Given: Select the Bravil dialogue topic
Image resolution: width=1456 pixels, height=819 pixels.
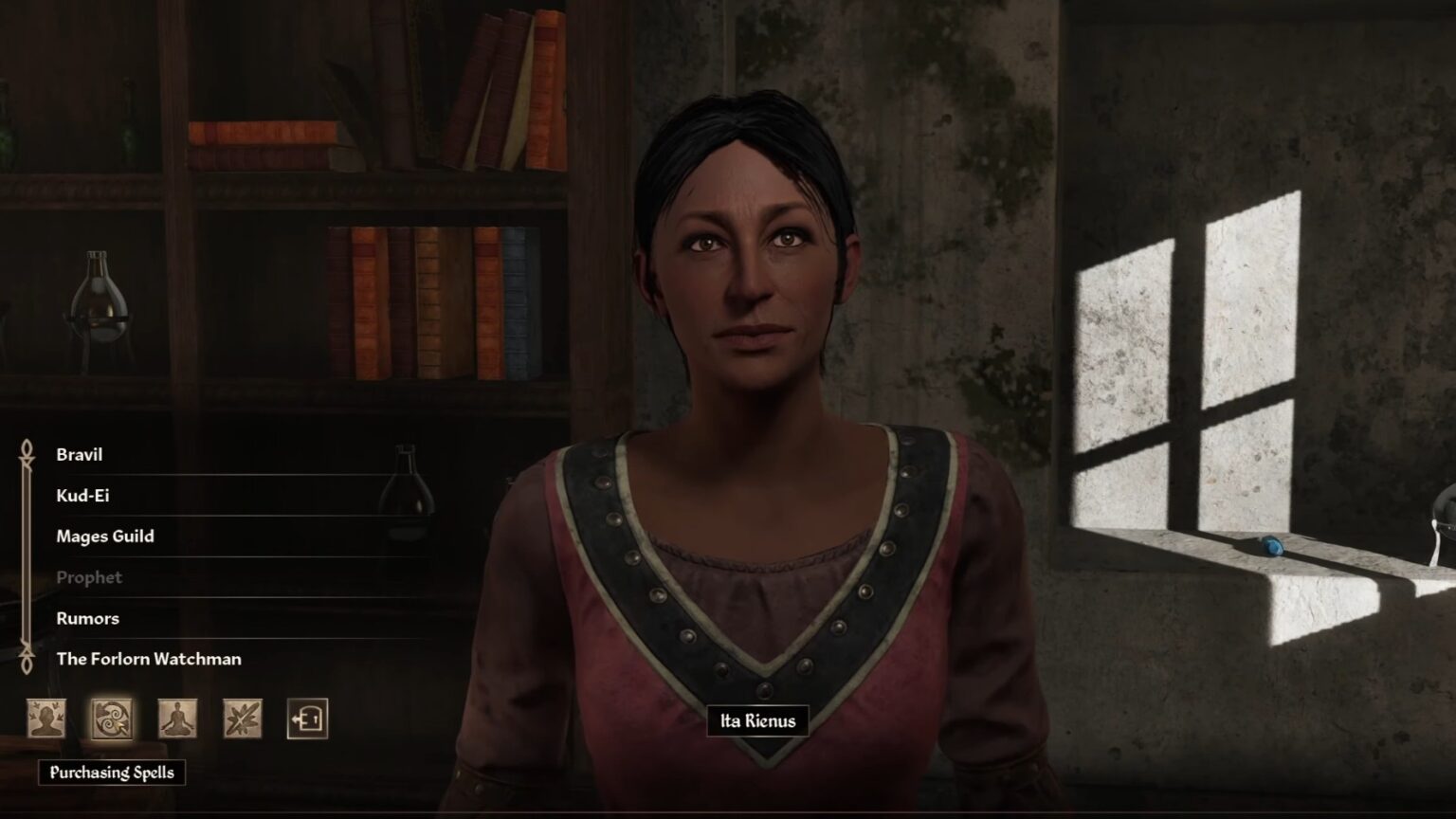Looking at the screenshot, I should (81, 454).
